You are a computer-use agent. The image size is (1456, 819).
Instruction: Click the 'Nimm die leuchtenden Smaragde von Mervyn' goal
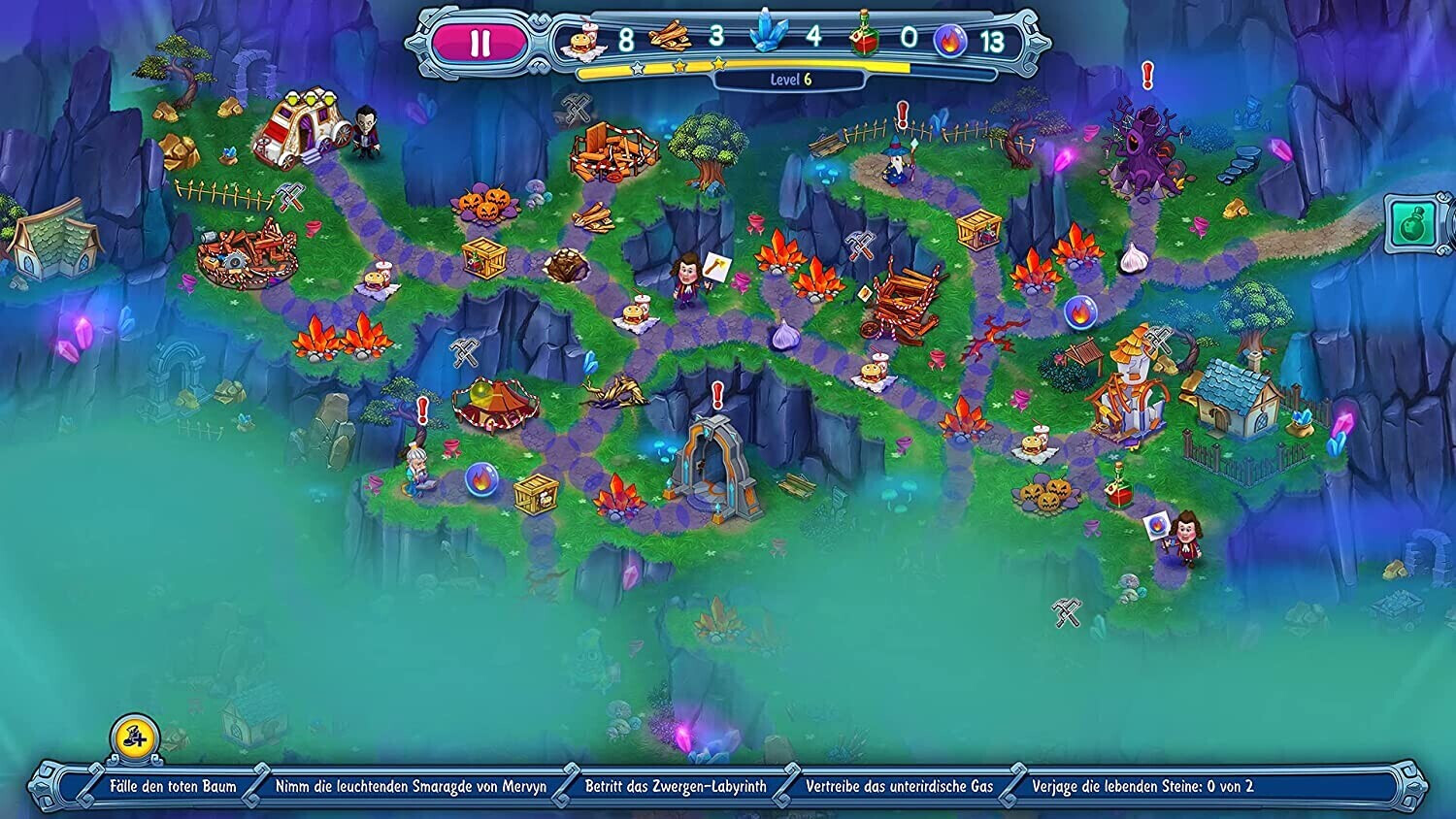[411, 787]
